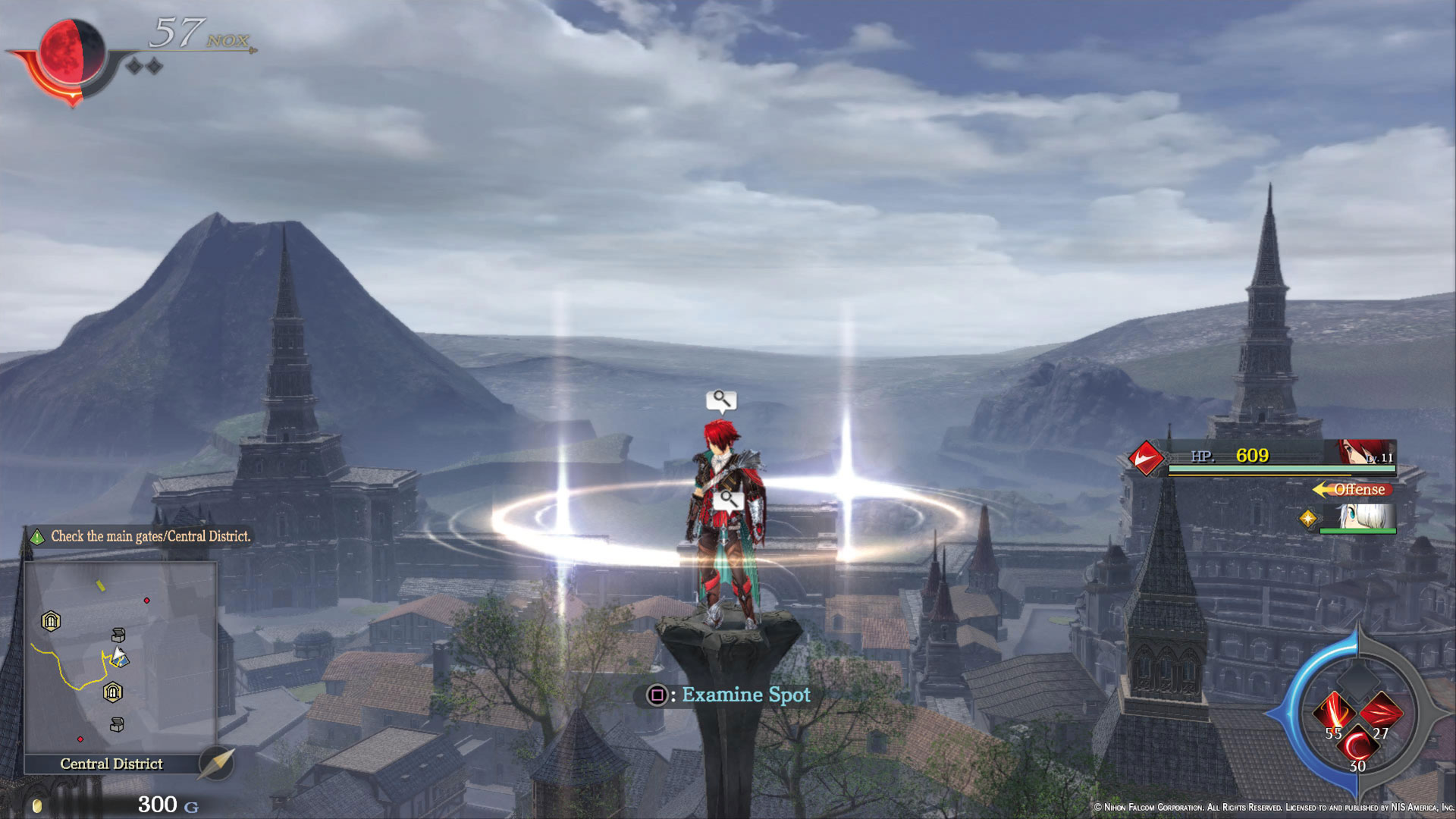The image size is (1456, 819).
Task: Click the gold star diamond icon
Action: click(1308, 518)
